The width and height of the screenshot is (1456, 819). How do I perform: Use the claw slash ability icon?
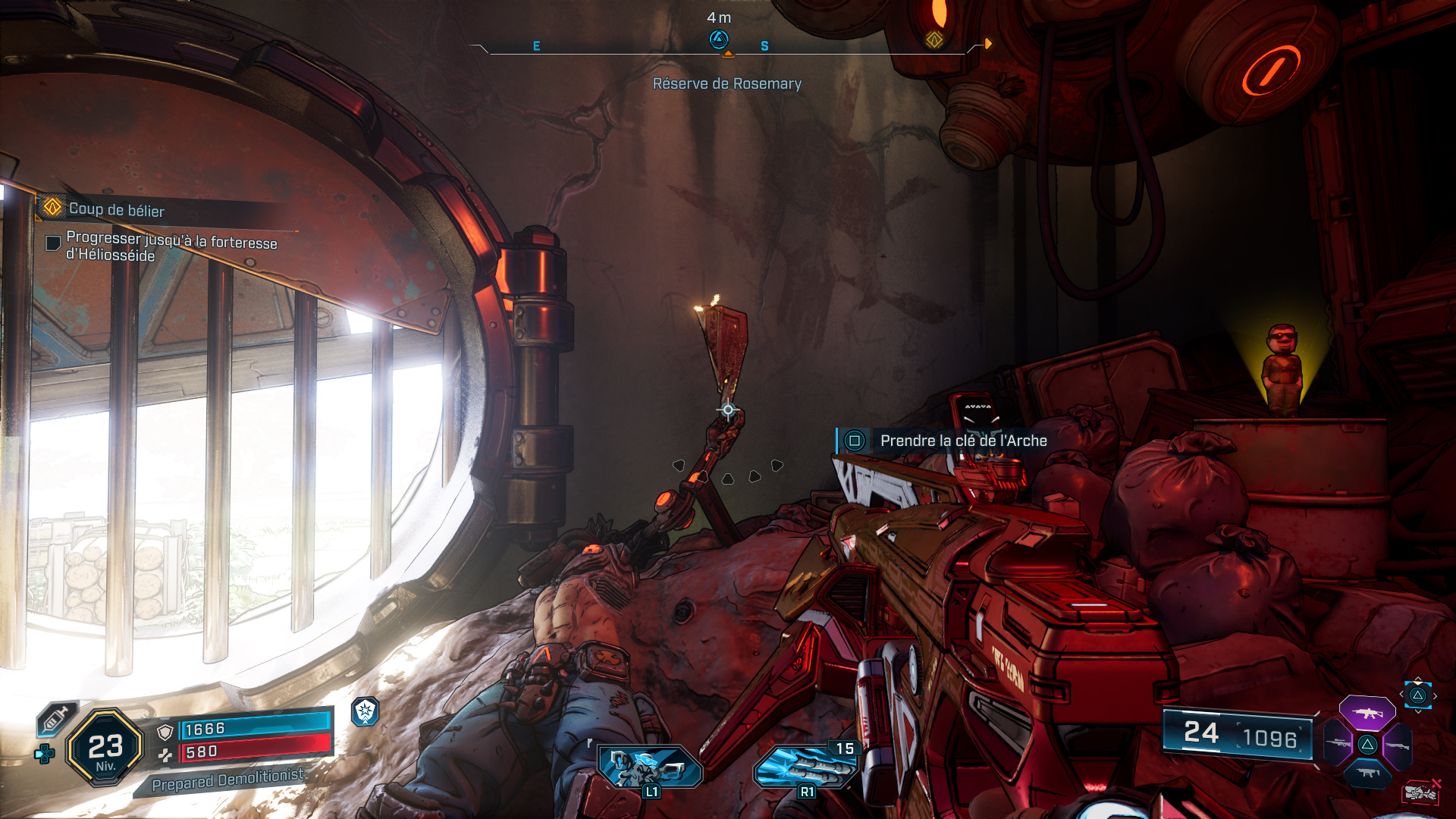[x=804, y=767]
